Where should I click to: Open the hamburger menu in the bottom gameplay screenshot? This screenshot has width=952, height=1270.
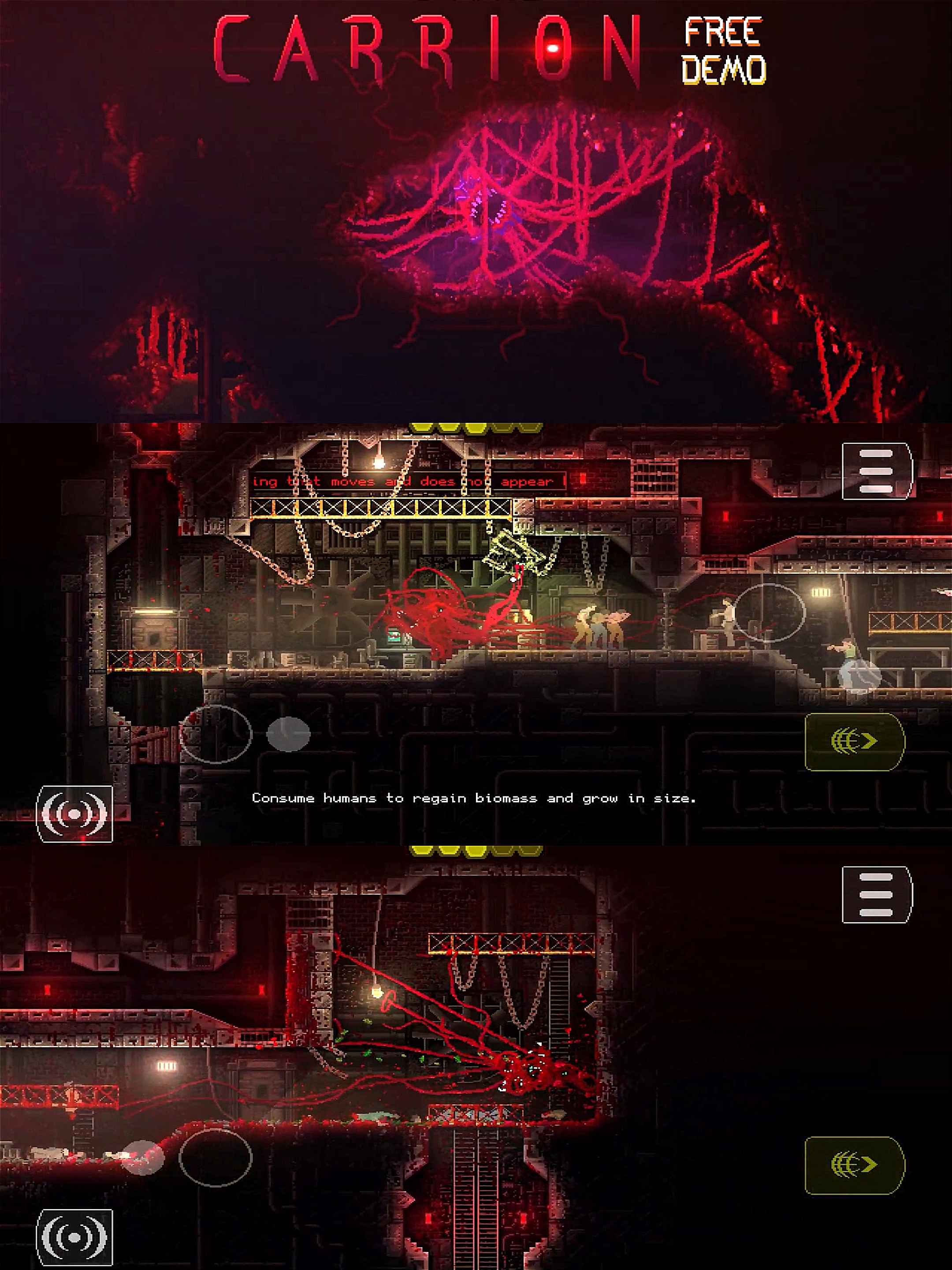876,894
